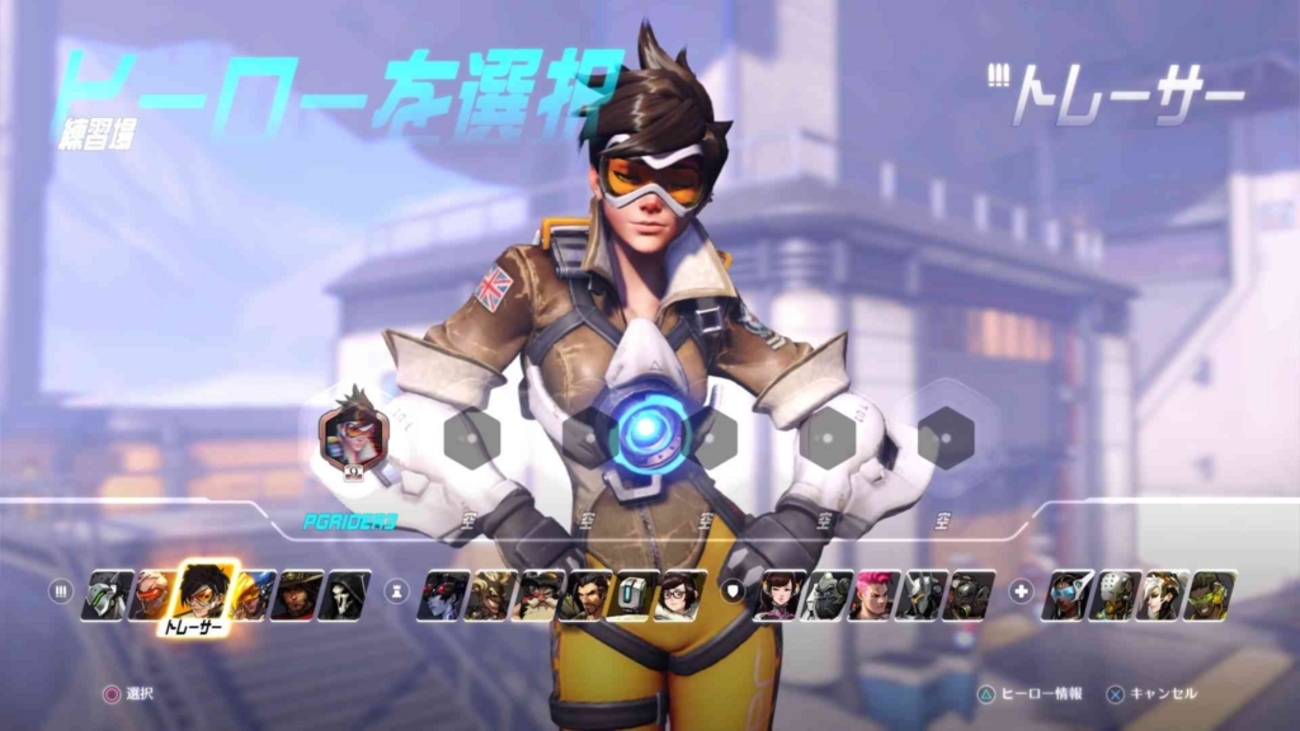Select the D.Va portrait
The width and height of the screenshot is (1300, 731).
778,595
